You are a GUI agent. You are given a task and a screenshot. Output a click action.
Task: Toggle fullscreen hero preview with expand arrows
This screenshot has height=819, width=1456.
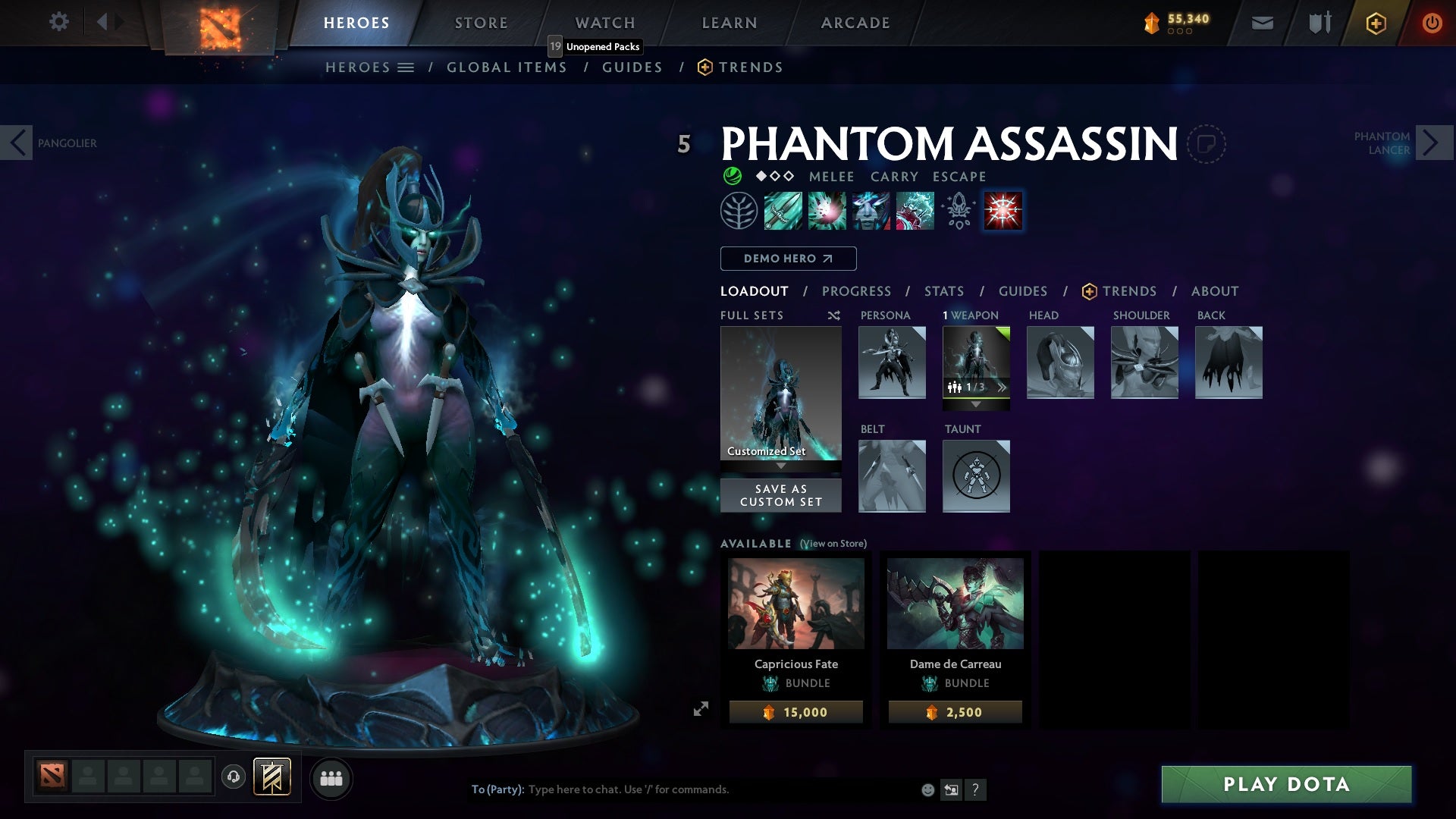(x=701, y=708)
